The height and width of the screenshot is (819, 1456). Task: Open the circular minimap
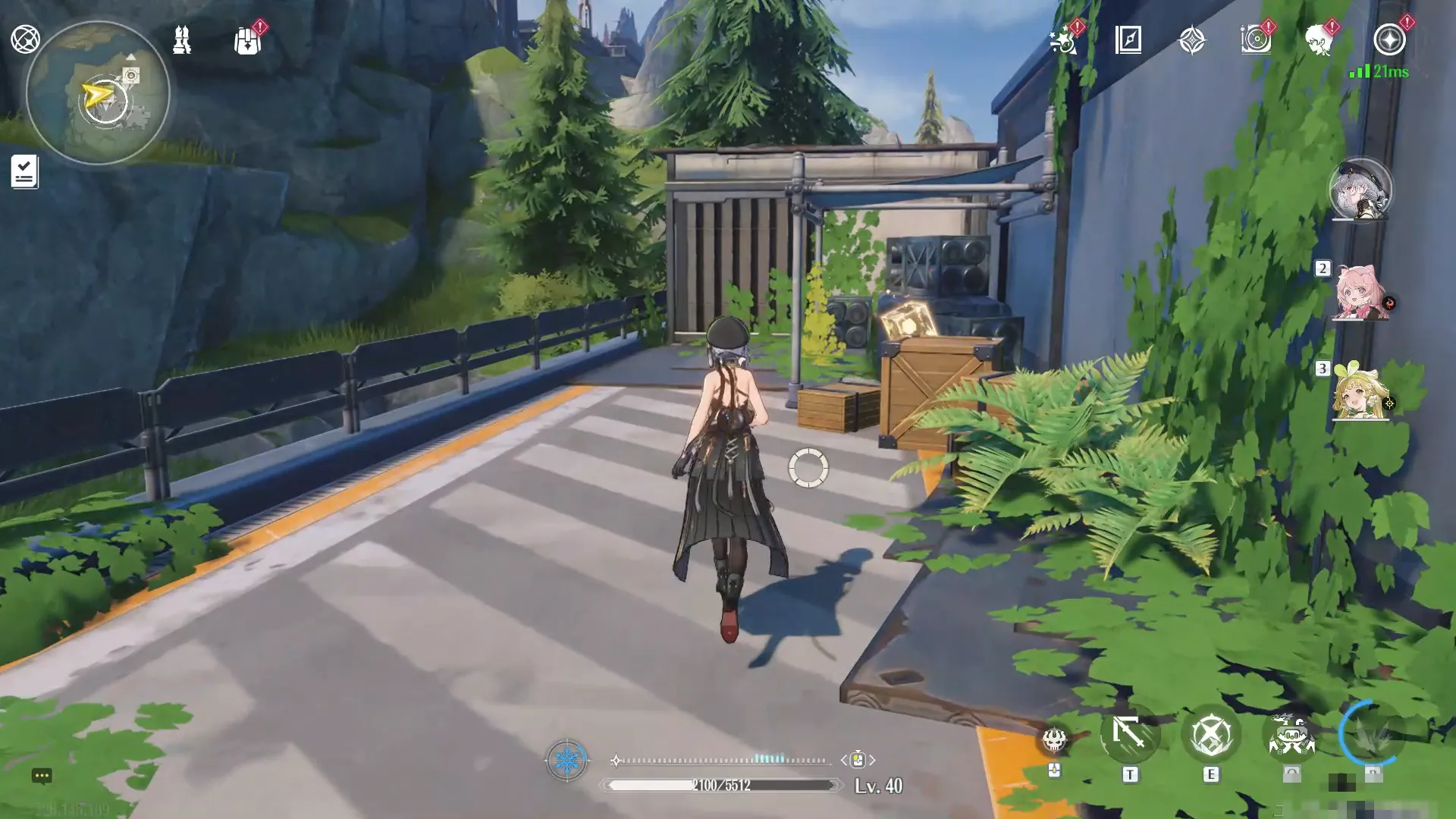97,93
